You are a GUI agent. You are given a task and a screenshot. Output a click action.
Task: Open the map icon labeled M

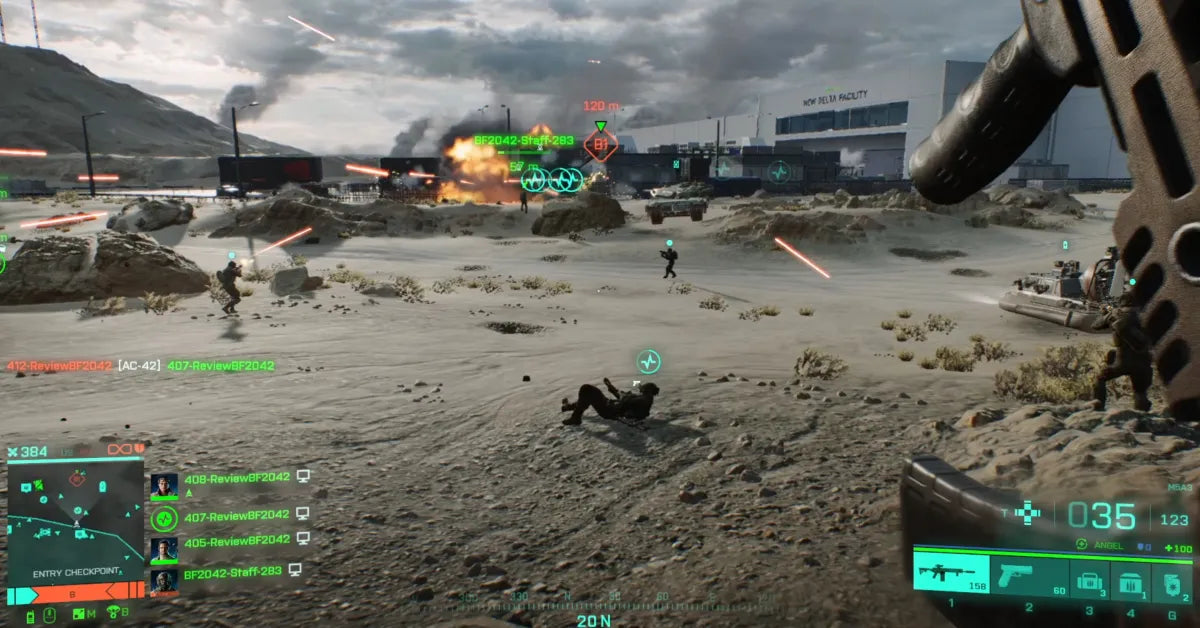coord(80,613)
